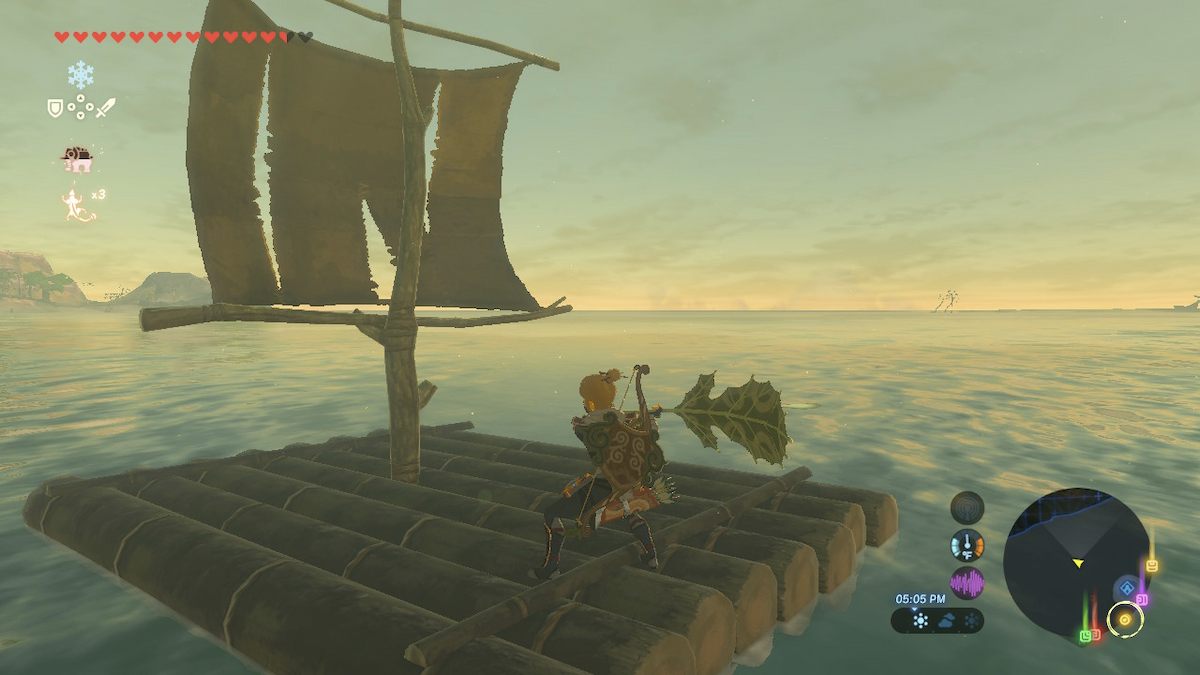The image size is (1200, 675).
Task: Open the shield quick-select icon
Action: tap(56, 107)
